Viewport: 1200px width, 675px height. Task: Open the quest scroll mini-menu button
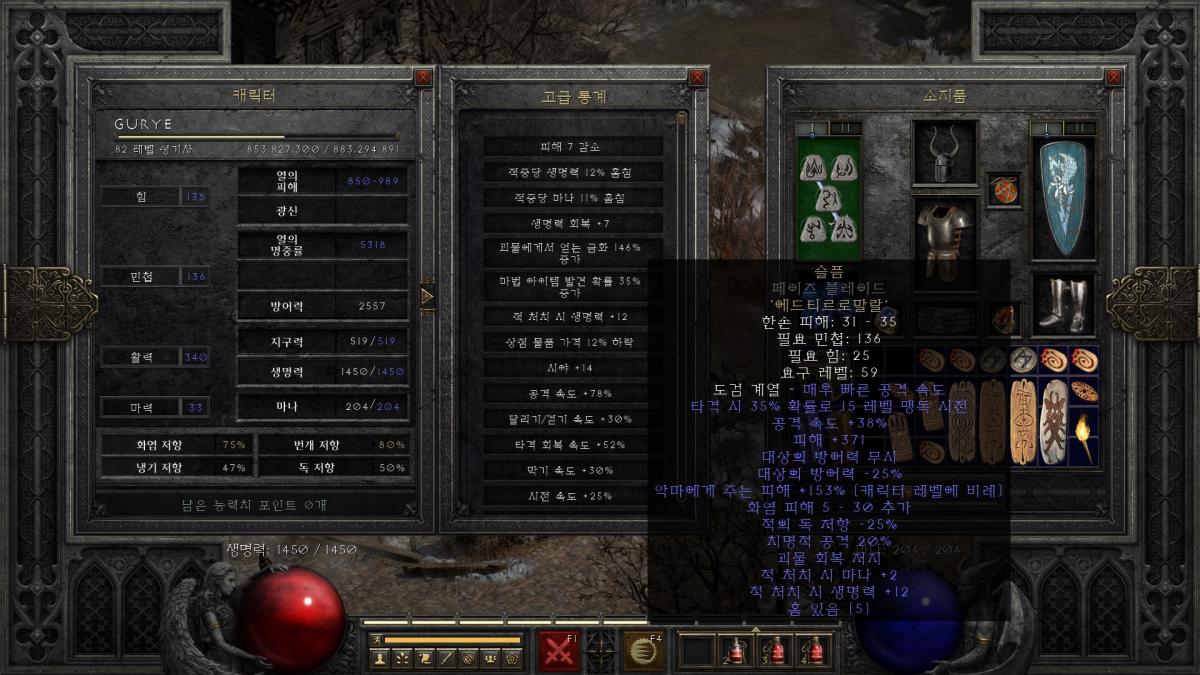[x=424, y=658]
